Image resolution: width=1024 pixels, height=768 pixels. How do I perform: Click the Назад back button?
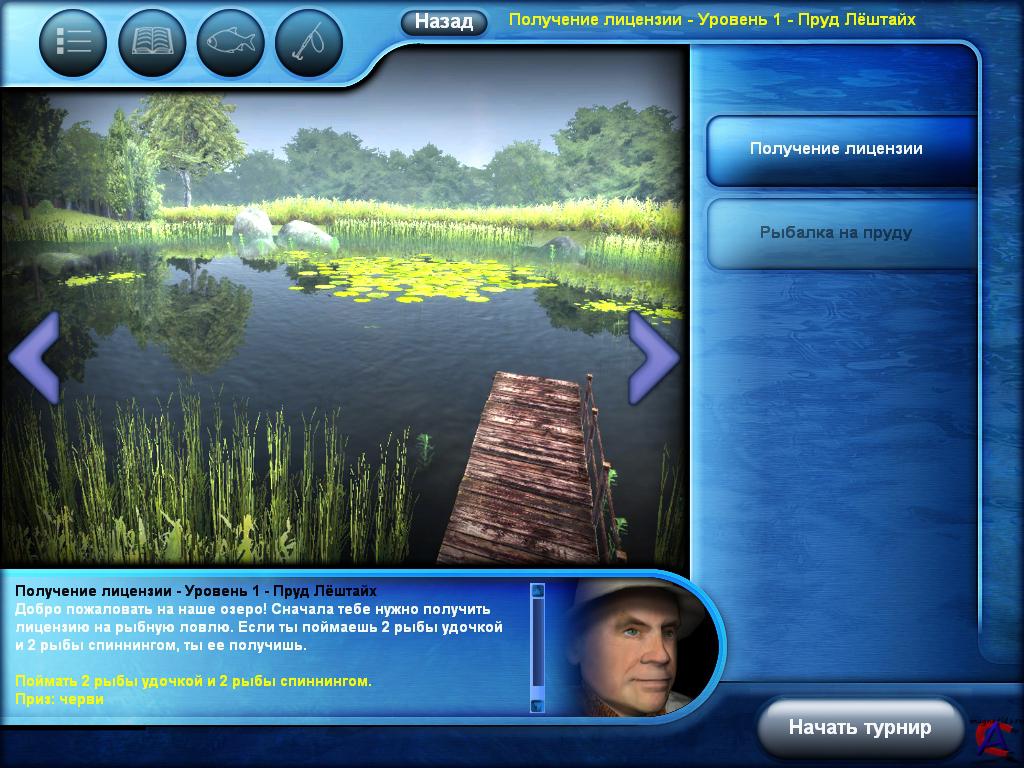[444, 22]
